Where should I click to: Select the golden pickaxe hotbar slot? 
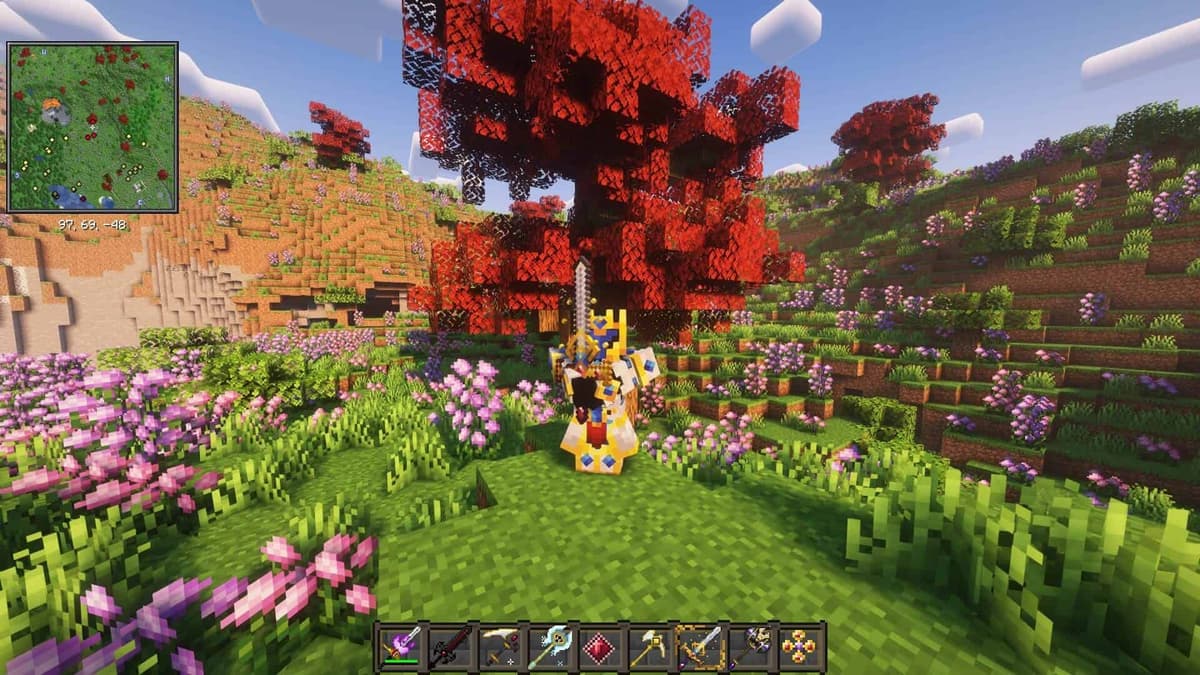pos(649,647)
